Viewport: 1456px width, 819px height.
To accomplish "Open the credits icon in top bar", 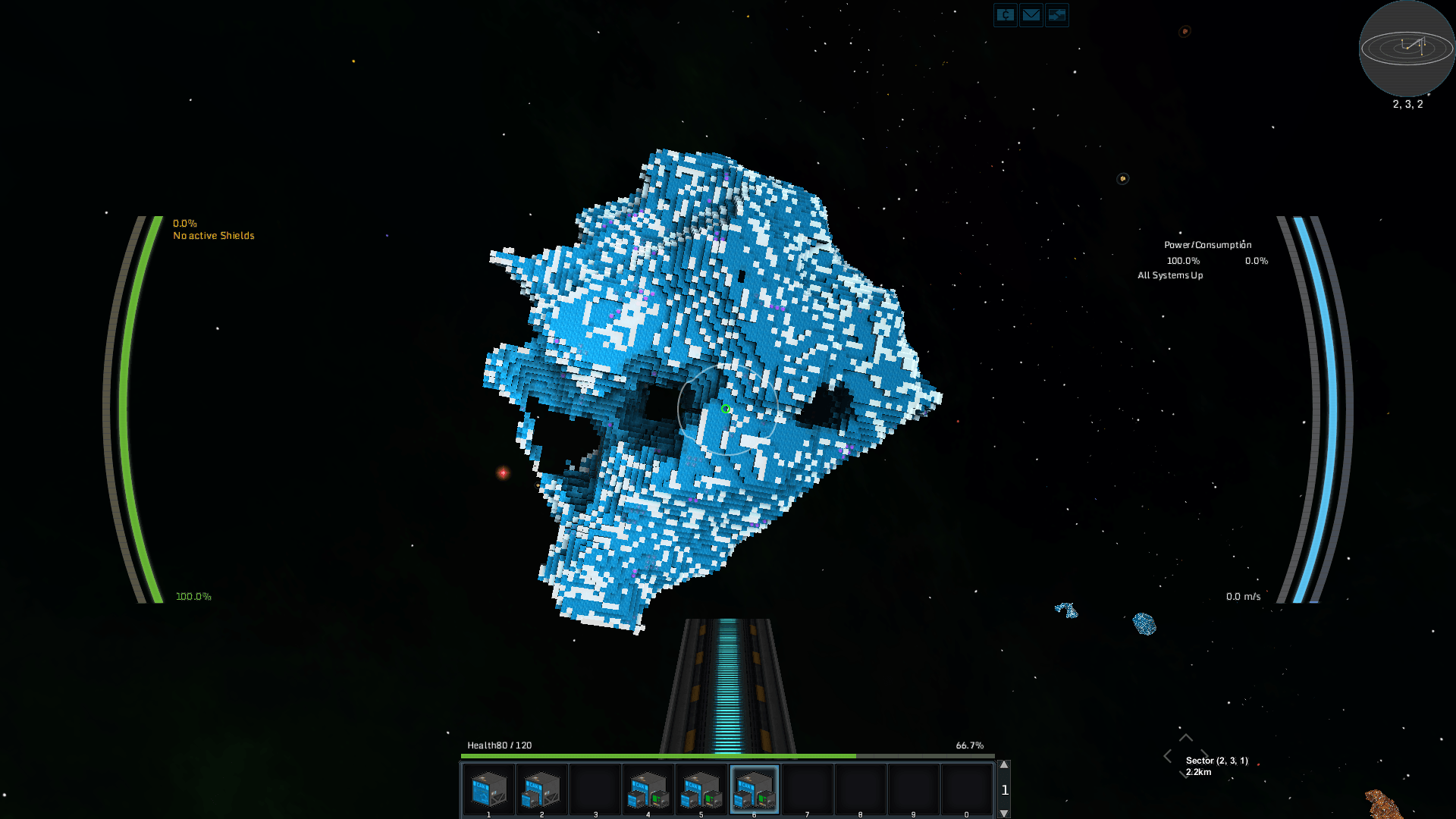I will 1005,15.
